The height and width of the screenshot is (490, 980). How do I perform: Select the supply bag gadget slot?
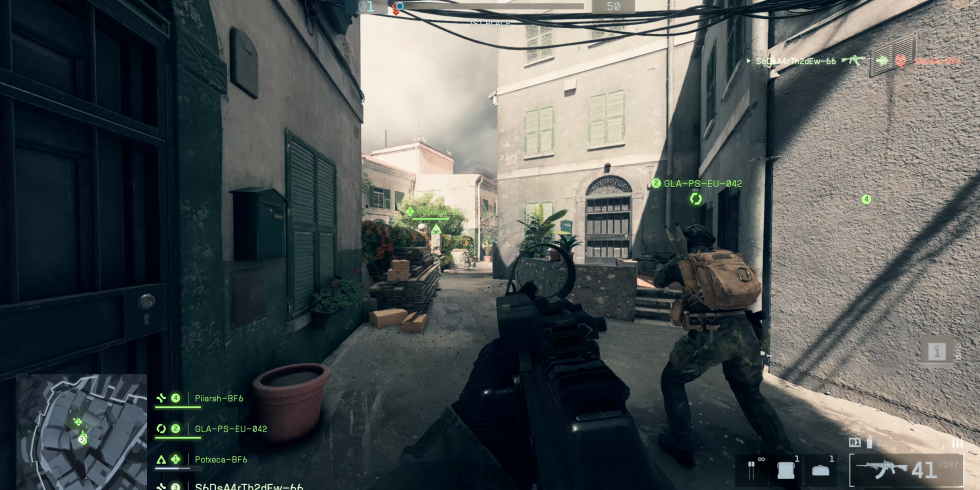tap(822, 469)
